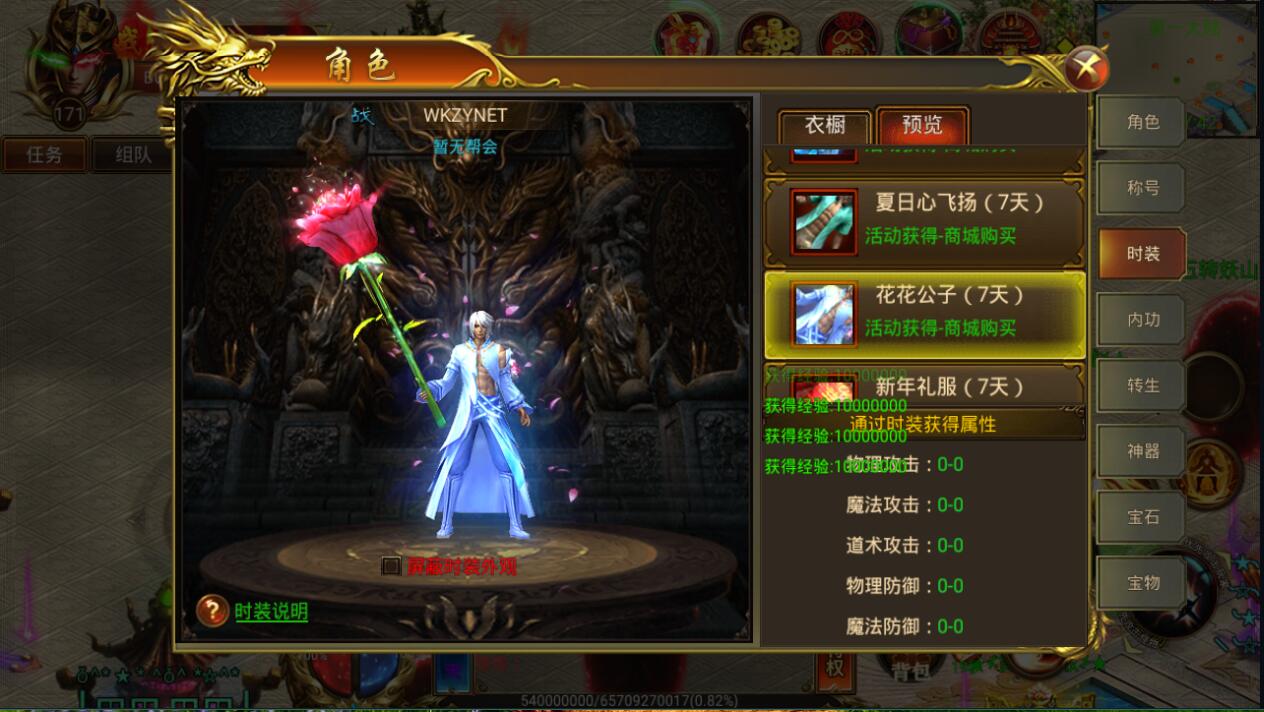Switch to the 衣橱 wardrobe tab

pos(825,125)
